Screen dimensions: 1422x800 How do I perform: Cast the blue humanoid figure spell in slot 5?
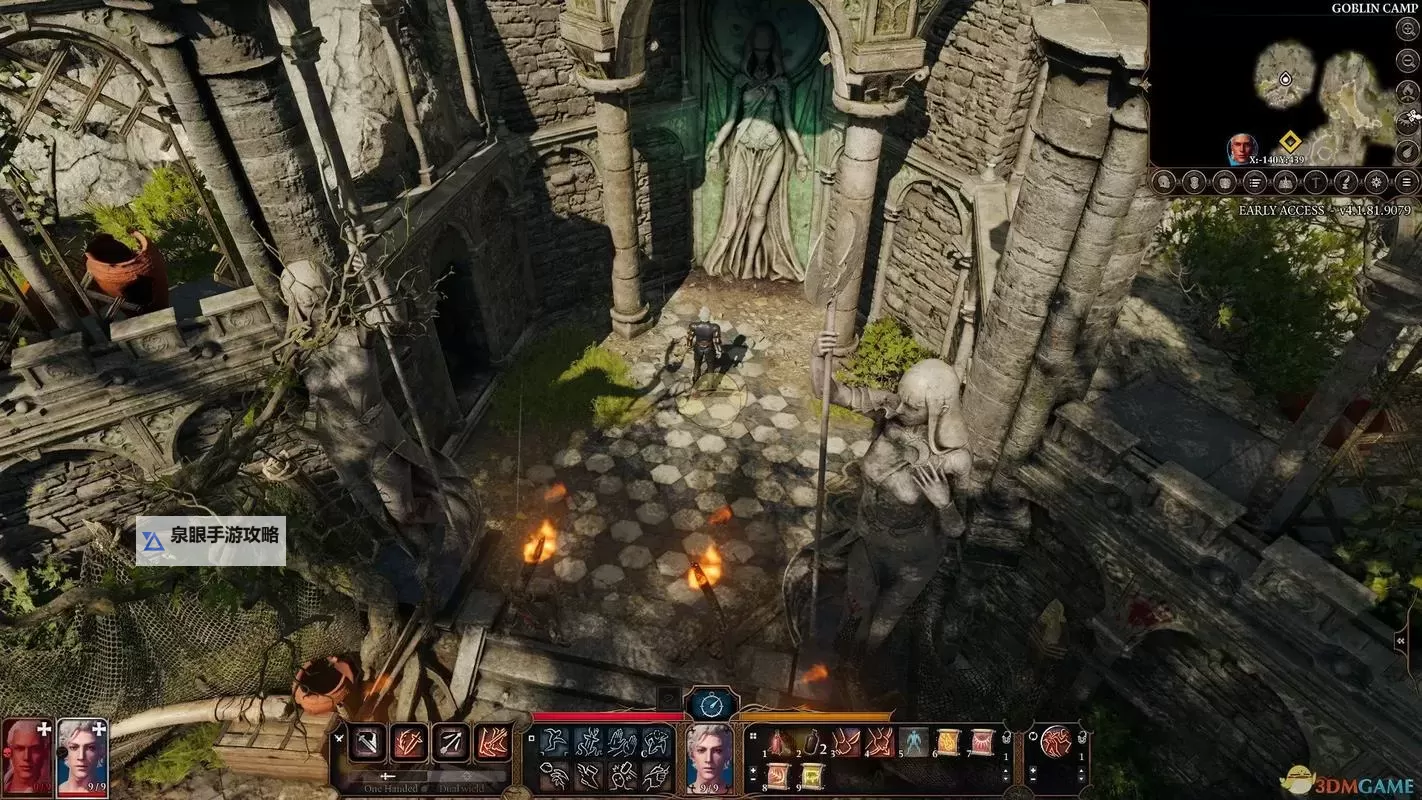[x=913, y=742]
